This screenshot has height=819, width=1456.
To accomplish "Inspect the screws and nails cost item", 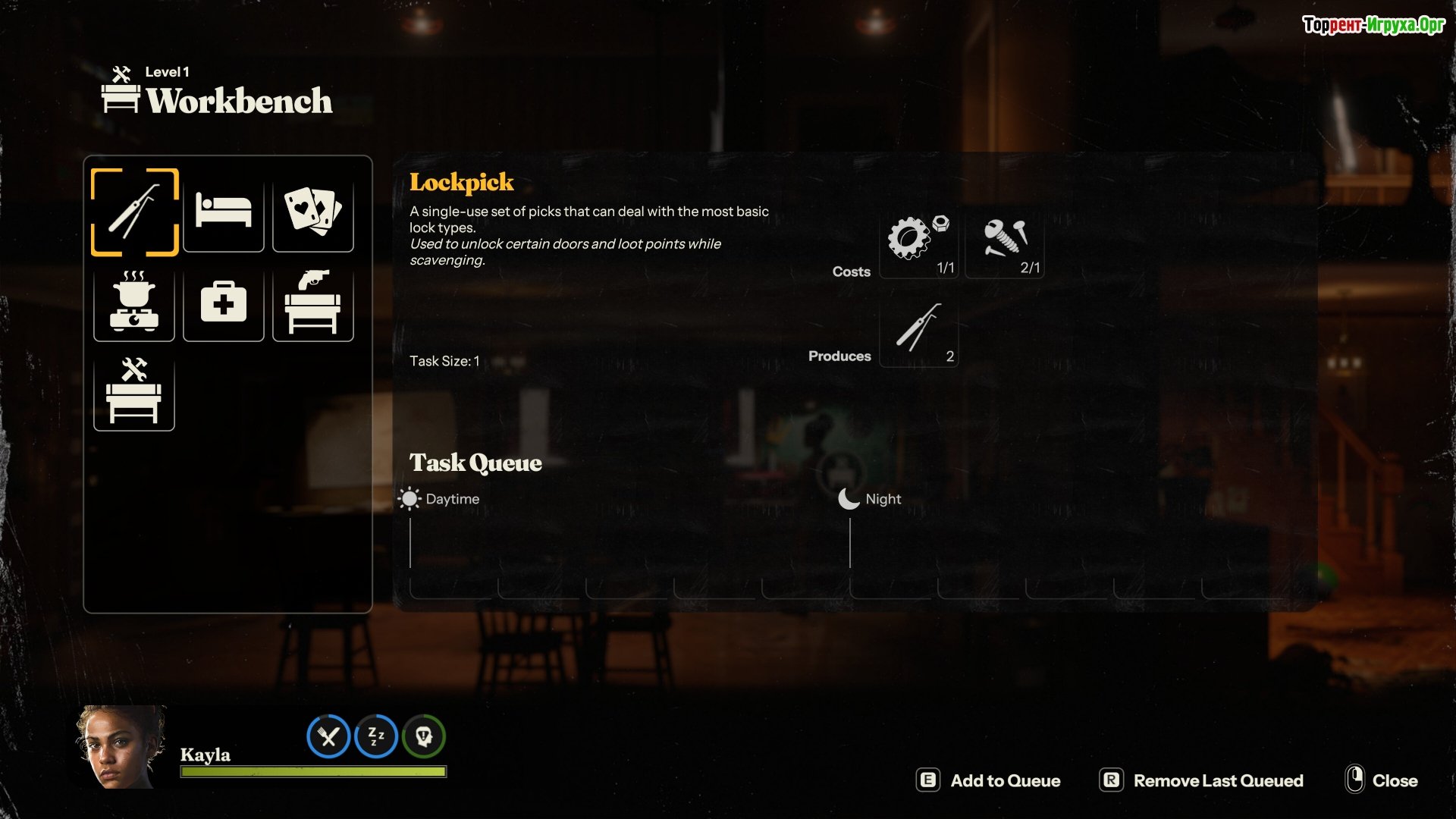I will point(1005,243).
